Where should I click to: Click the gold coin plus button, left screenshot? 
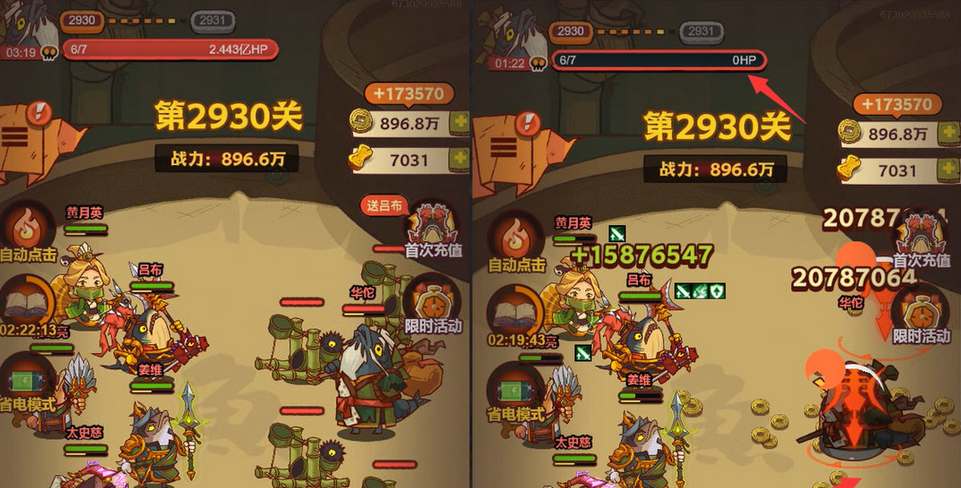pyautogui.click(x=459, y=123)
